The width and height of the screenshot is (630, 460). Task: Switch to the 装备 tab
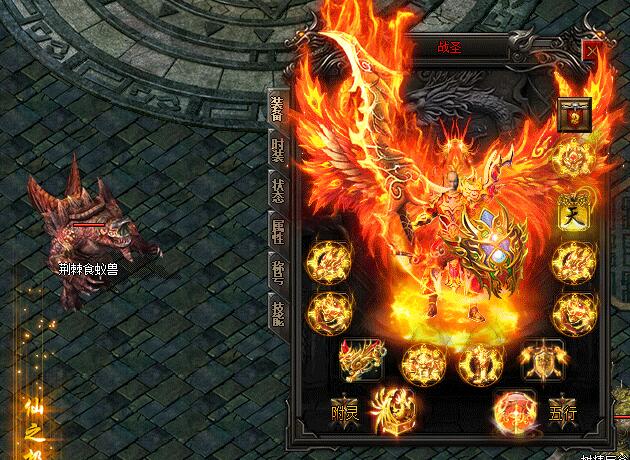point(277,110)
